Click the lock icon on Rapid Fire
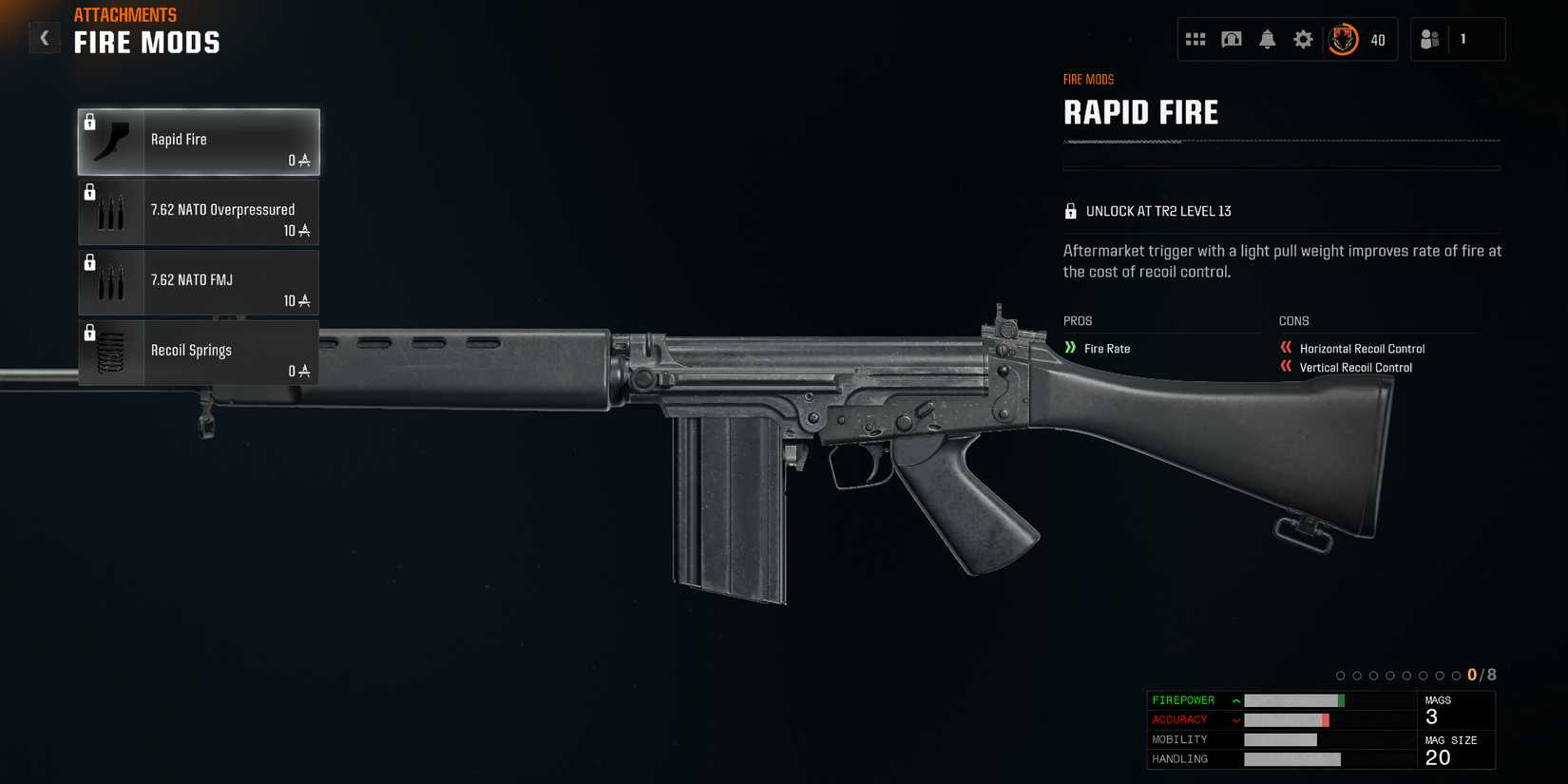 [x=90, y=120]
